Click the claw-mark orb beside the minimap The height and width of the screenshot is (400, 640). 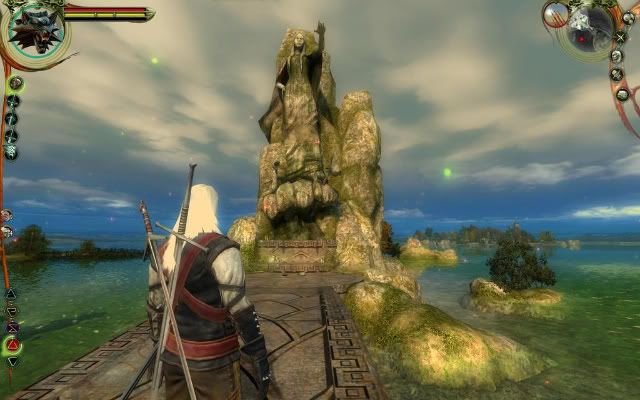point(555,14)
